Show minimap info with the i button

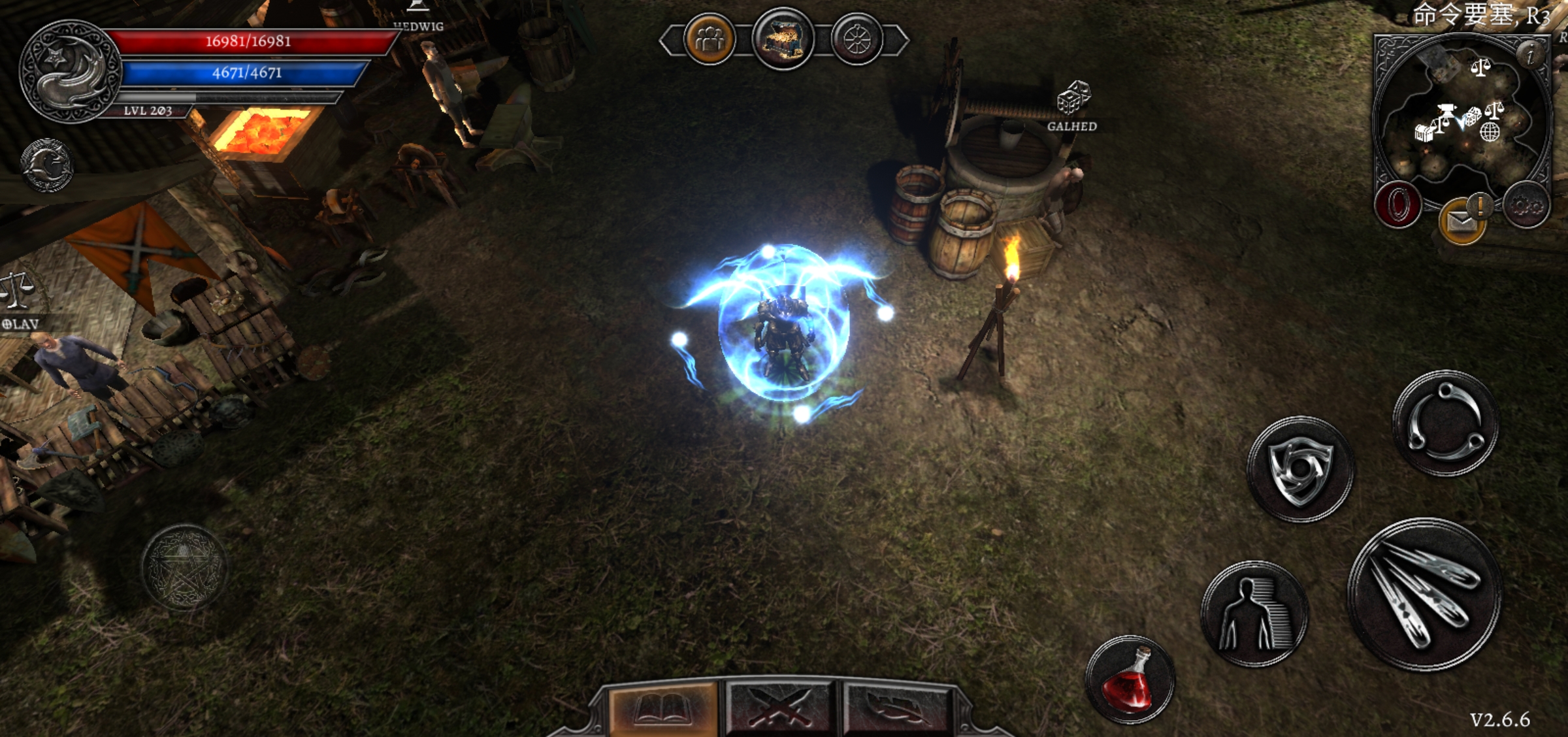click(1531, 54)
